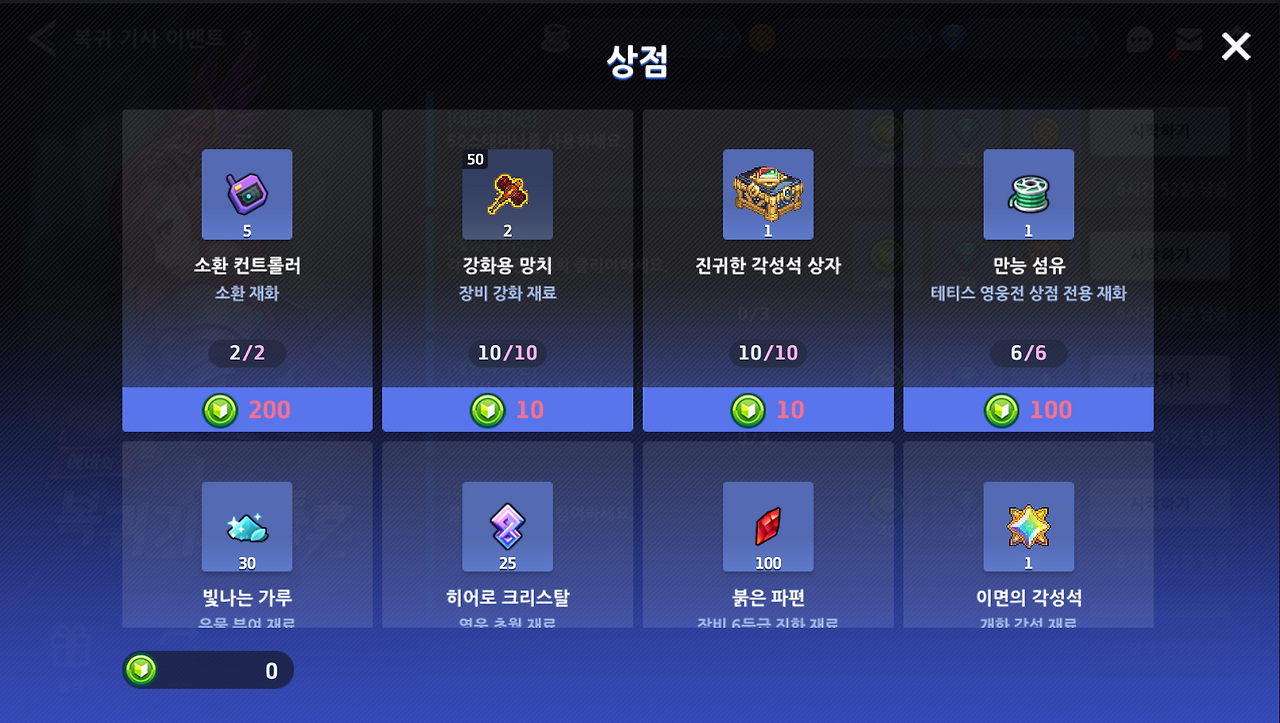
Task: Inspect the 진귀한 각성석 상자 chest icon
Action: pos(768,194)
